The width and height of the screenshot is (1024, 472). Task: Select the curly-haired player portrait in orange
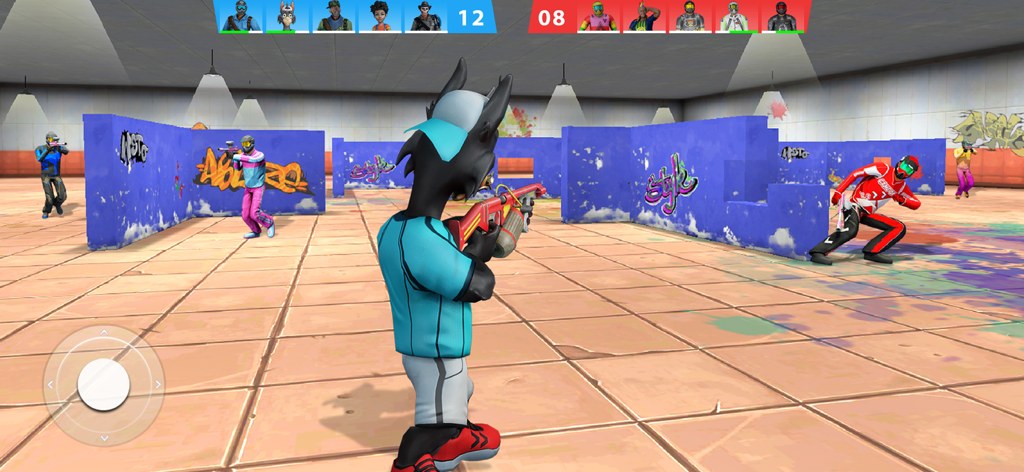point(380,16)
